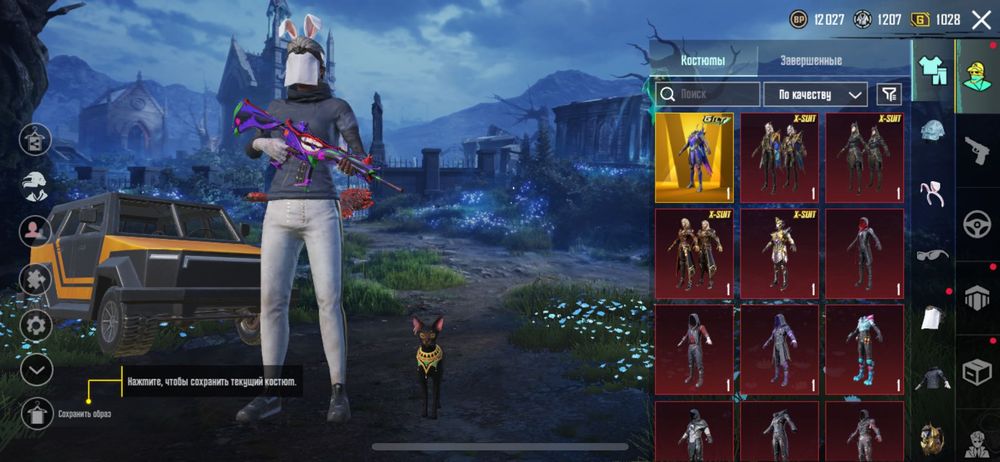Show the white mask category
Image resolution: width=1000 pixels, height=462 pixels.
click(x=933, y=315)
